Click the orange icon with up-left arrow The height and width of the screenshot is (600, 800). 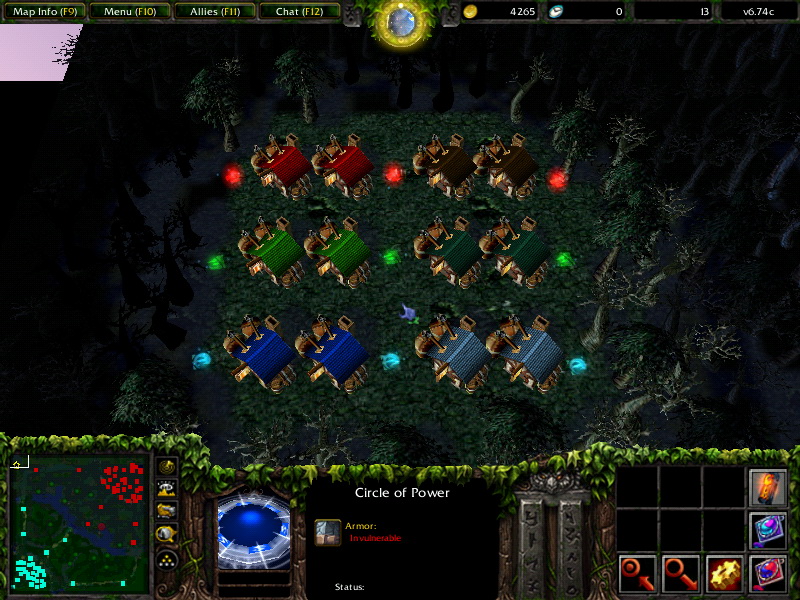coord(637,574)
